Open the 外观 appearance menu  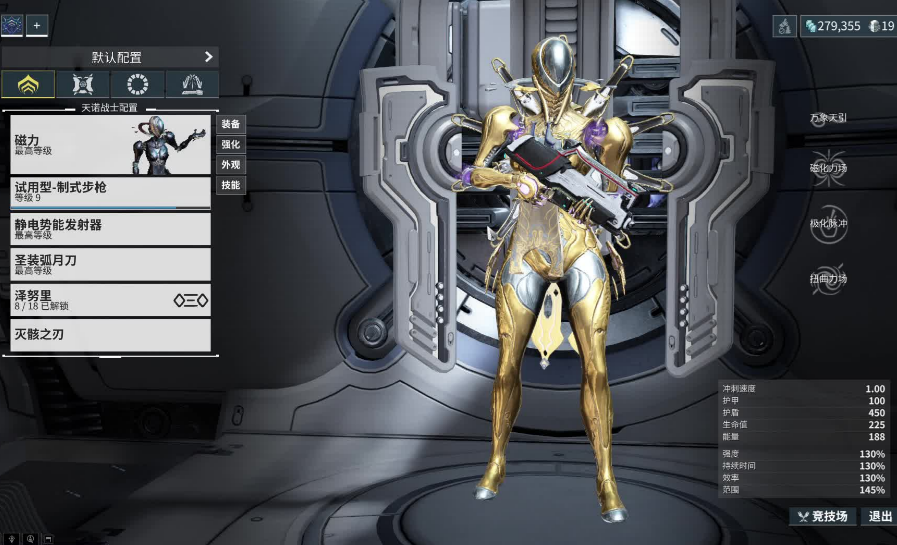[231, 164]
